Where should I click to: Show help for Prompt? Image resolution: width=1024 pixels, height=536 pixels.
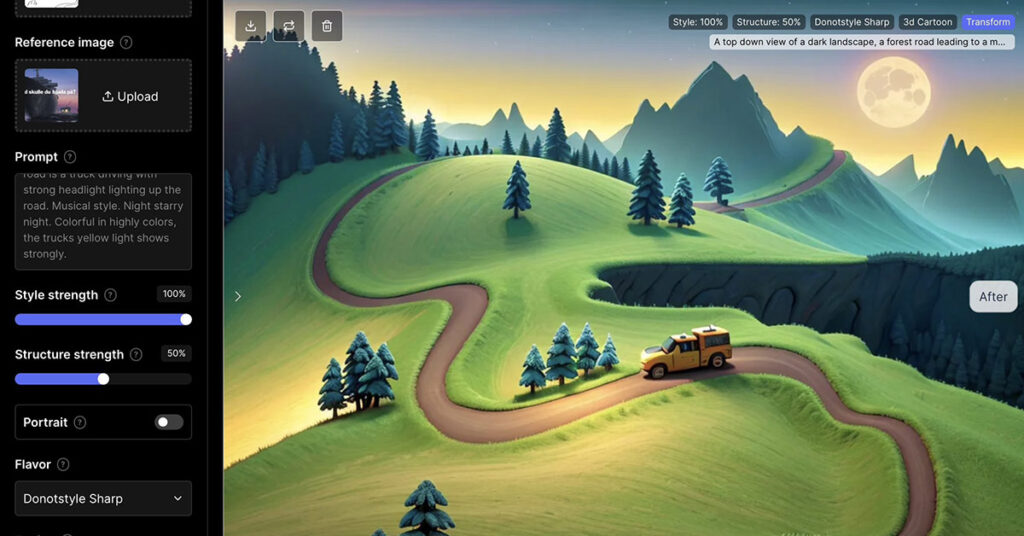tap(70, 157)
